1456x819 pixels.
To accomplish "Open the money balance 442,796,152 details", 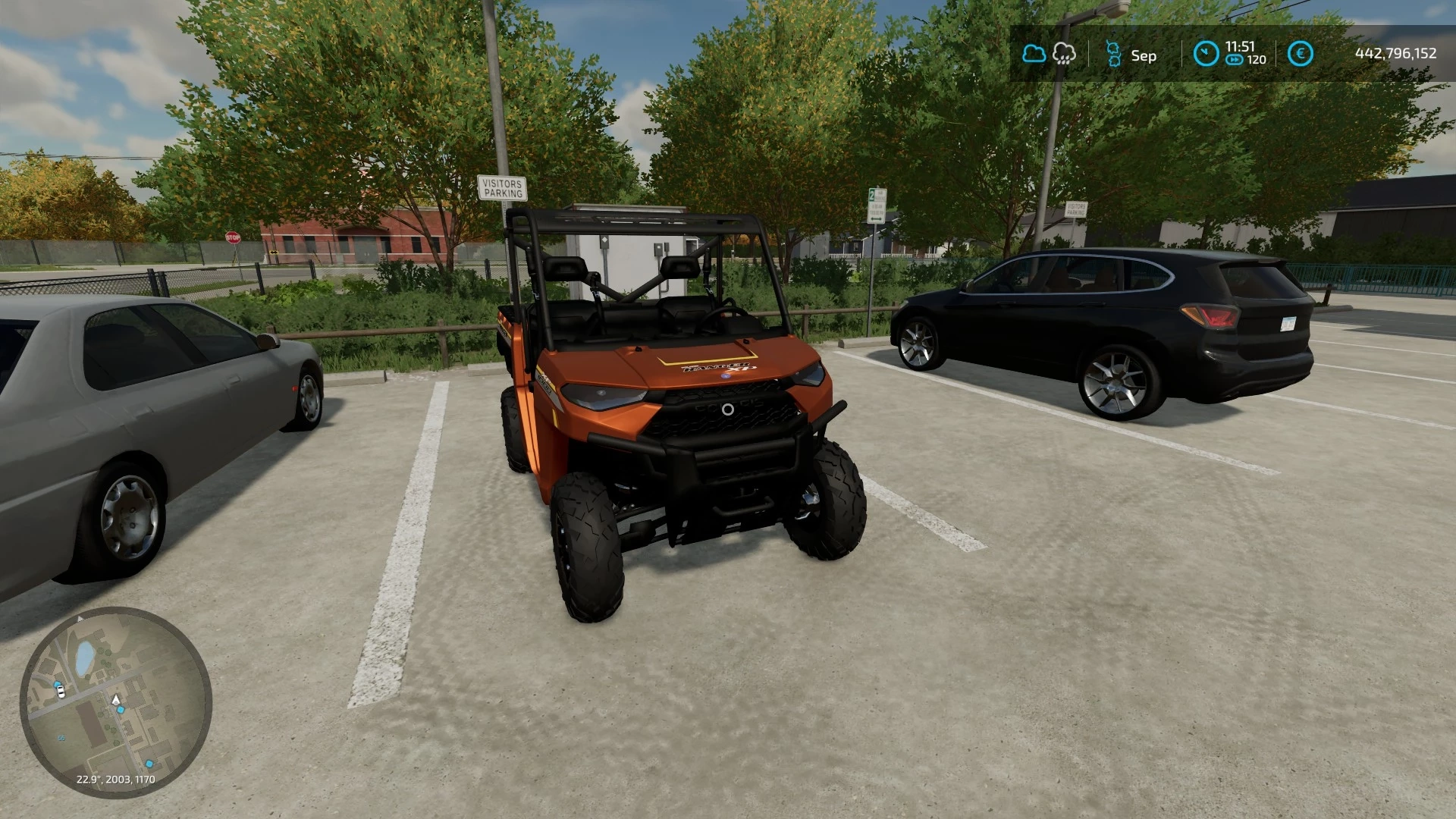I will tap(1396, 53).
